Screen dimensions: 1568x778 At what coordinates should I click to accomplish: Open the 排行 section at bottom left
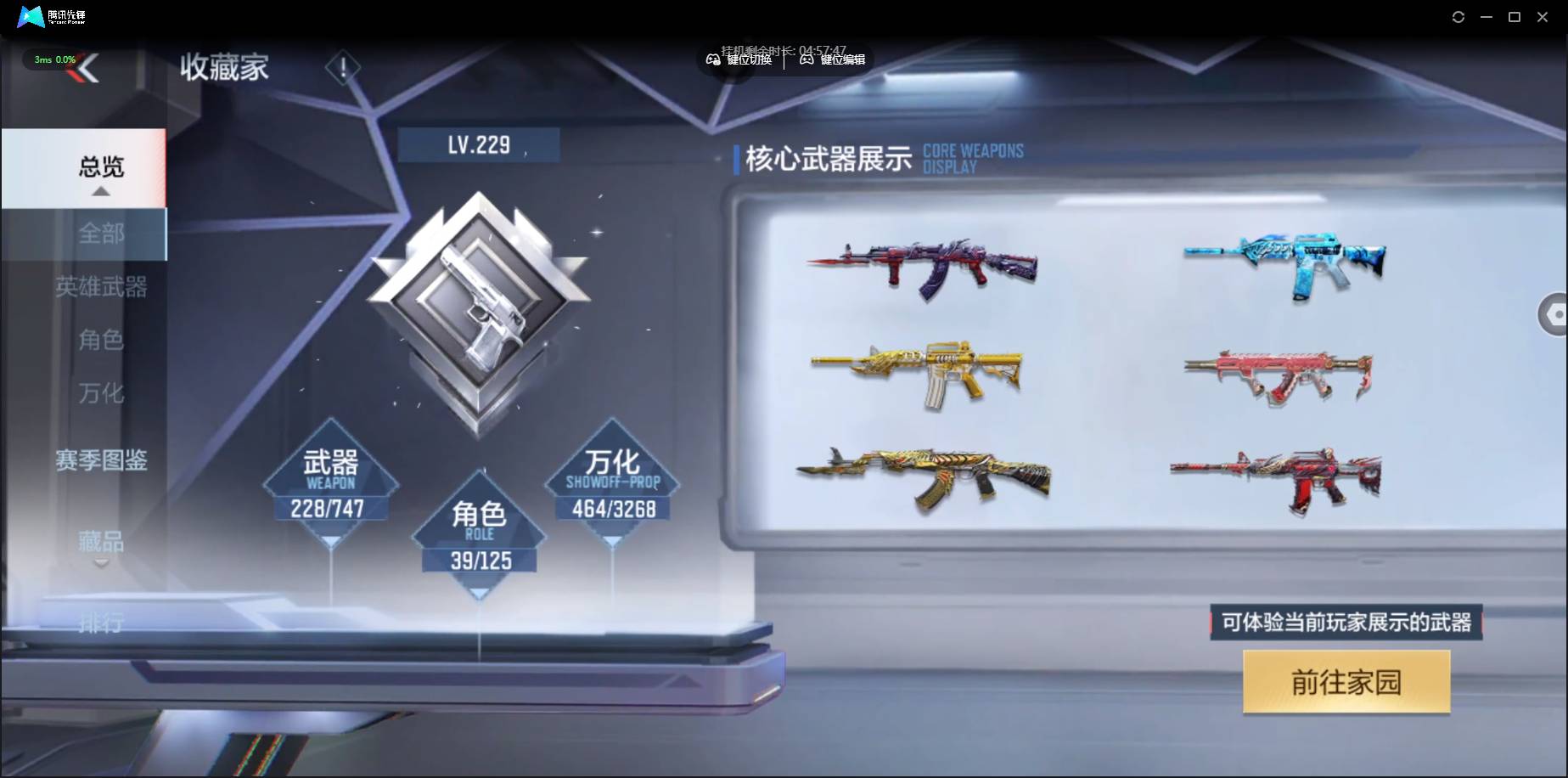pos(102,623)
